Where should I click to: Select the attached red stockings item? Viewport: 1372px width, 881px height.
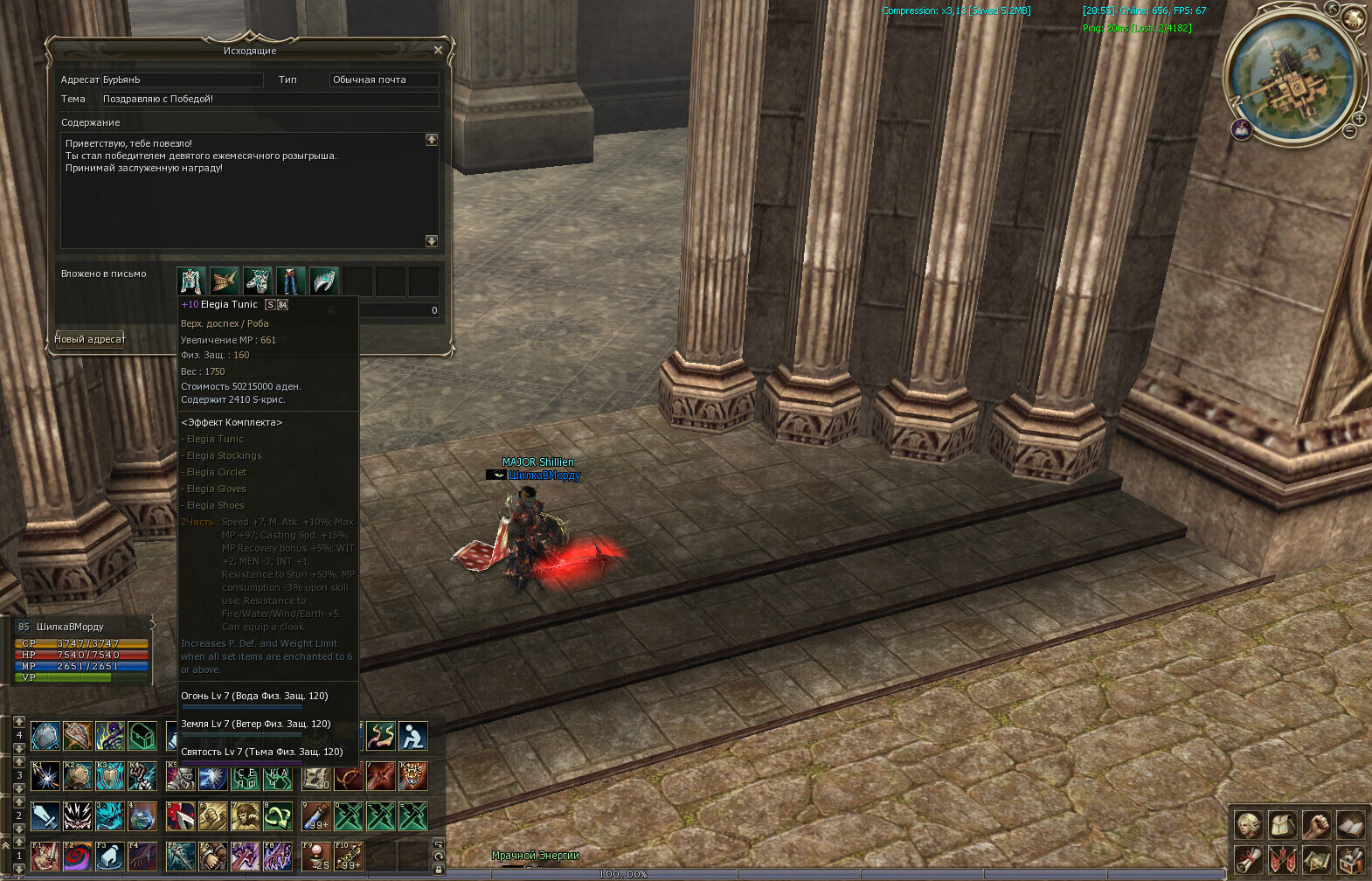point(291,281)
